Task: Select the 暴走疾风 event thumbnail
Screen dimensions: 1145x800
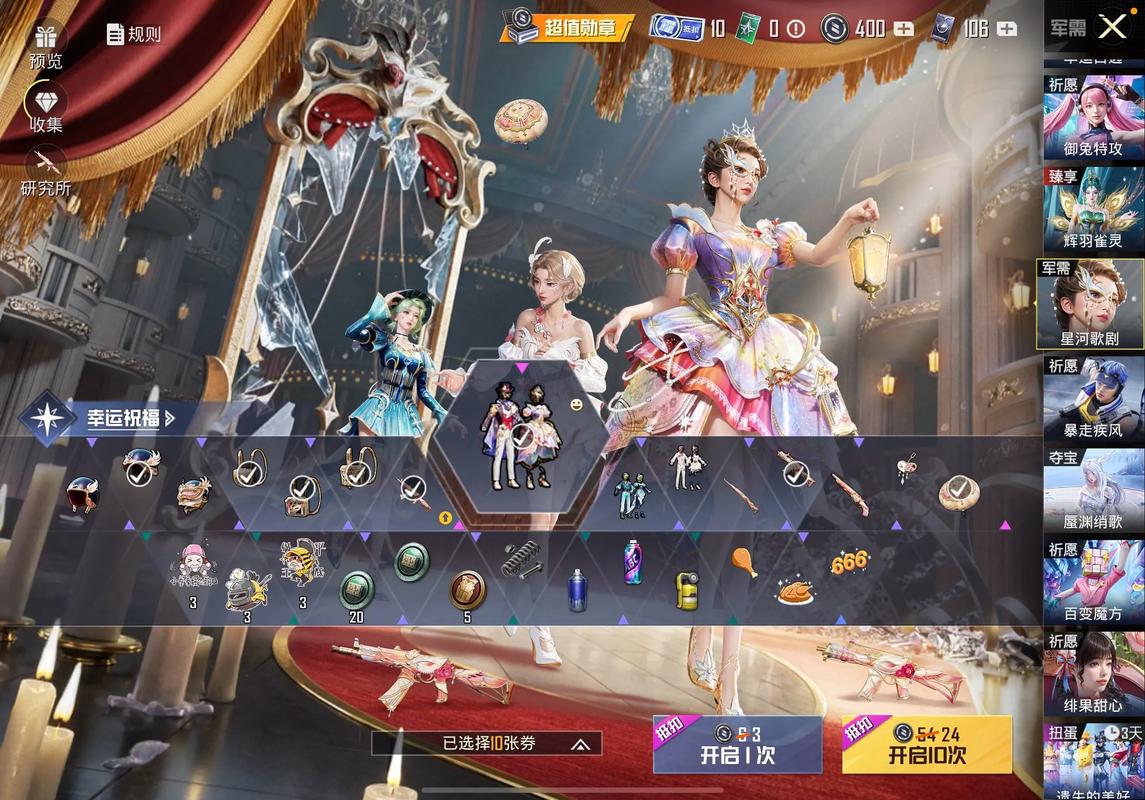Action: [x=1094, y=398]
